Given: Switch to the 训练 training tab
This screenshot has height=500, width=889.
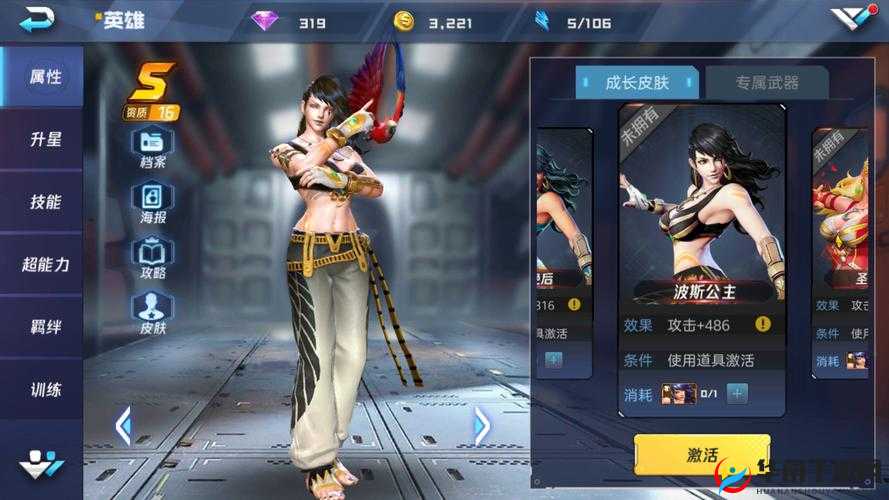Looking at the screenshot, I should 45,388.
